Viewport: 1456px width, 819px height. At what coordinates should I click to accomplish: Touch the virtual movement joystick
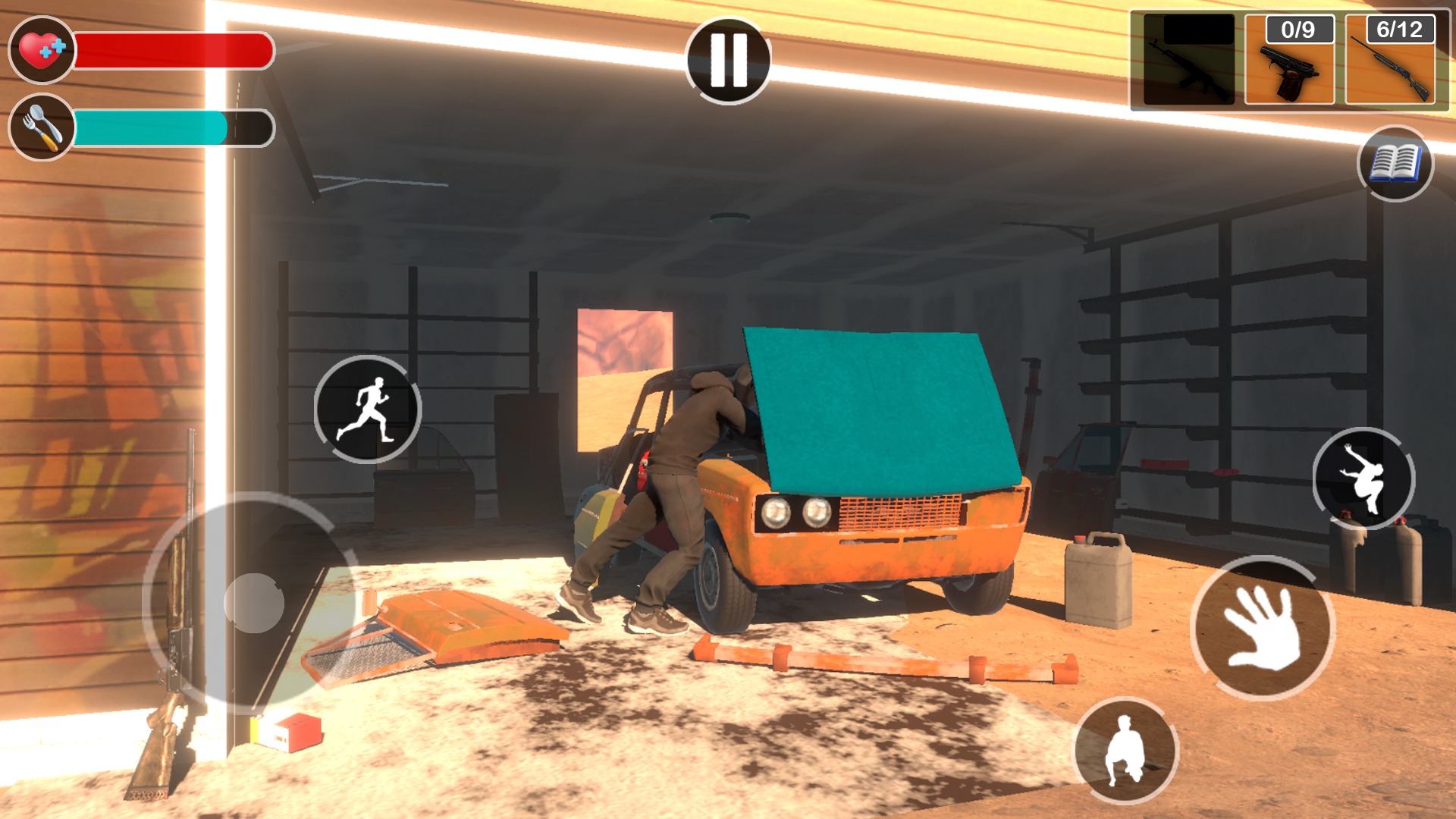point(254,603)
